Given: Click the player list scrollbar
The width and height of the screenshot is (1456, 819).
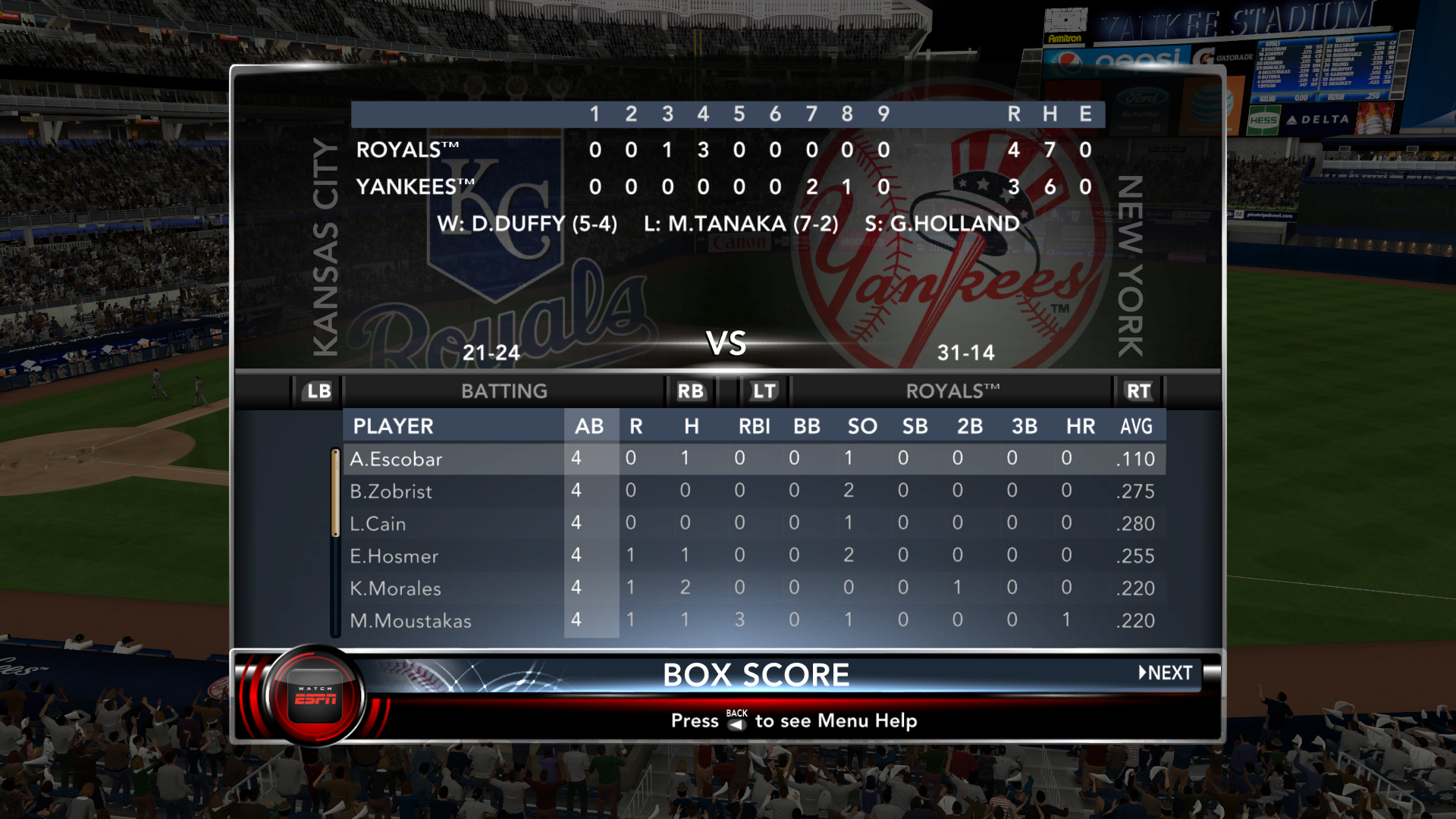Looking at the screenshot, I should point(335,542).
